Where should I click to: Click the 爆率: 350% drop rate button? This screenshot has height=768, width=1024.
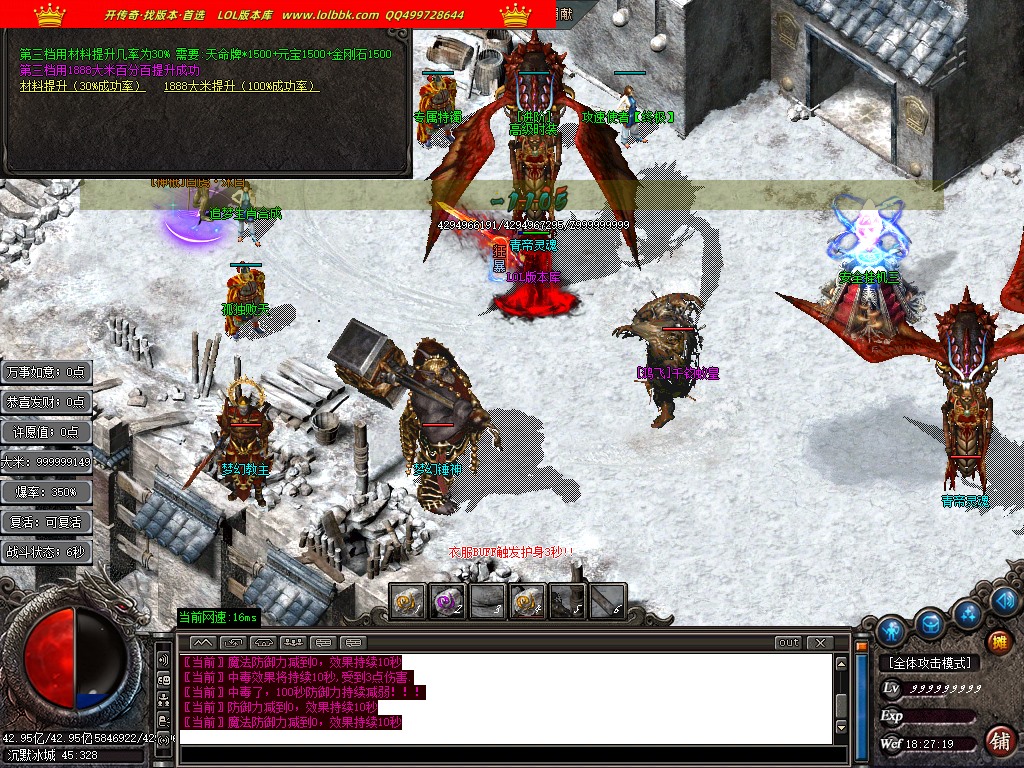pos(46,492)
